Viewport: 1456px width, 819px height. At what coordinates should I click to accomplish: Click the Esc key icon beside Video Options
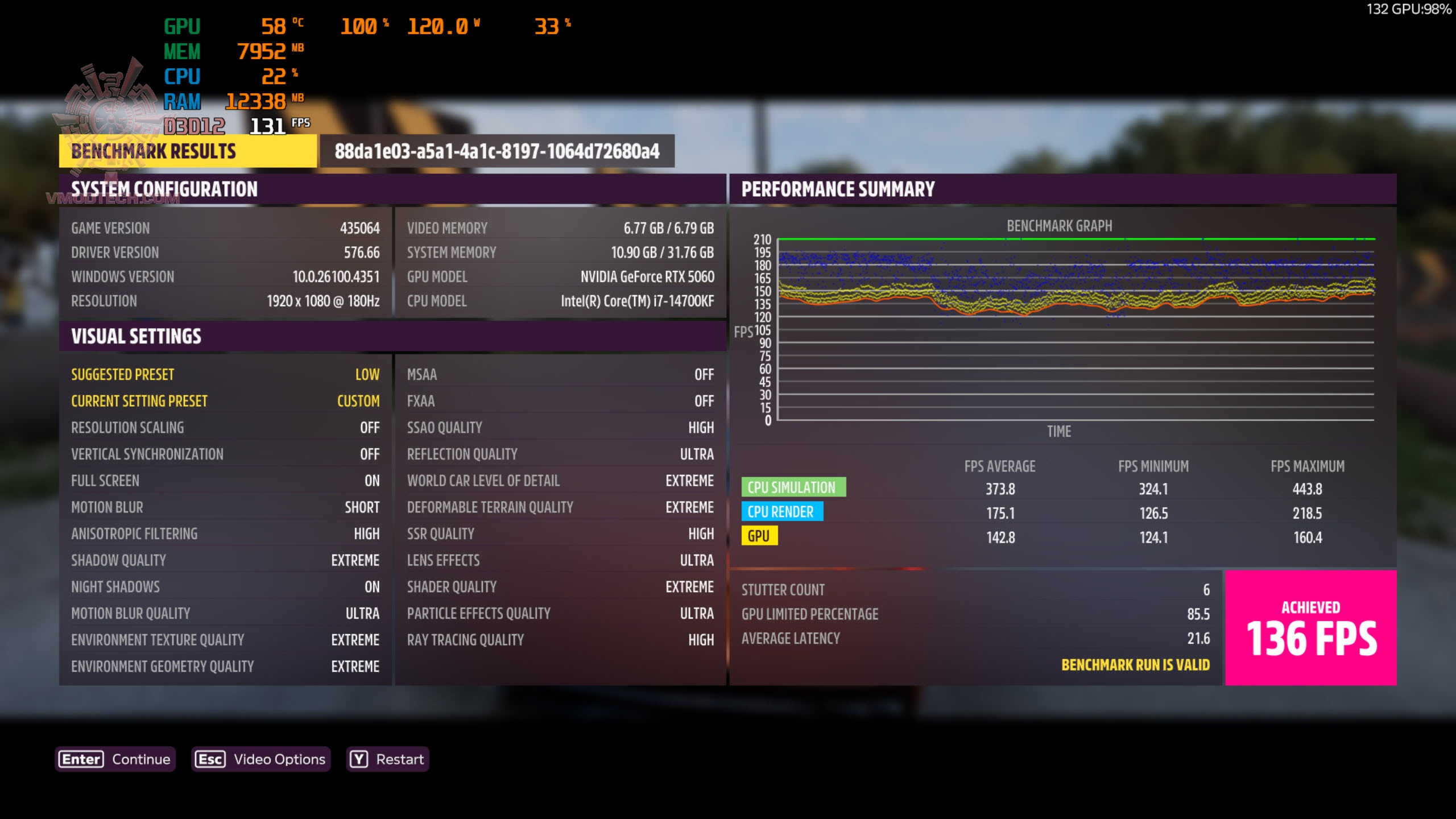[210, 758]
